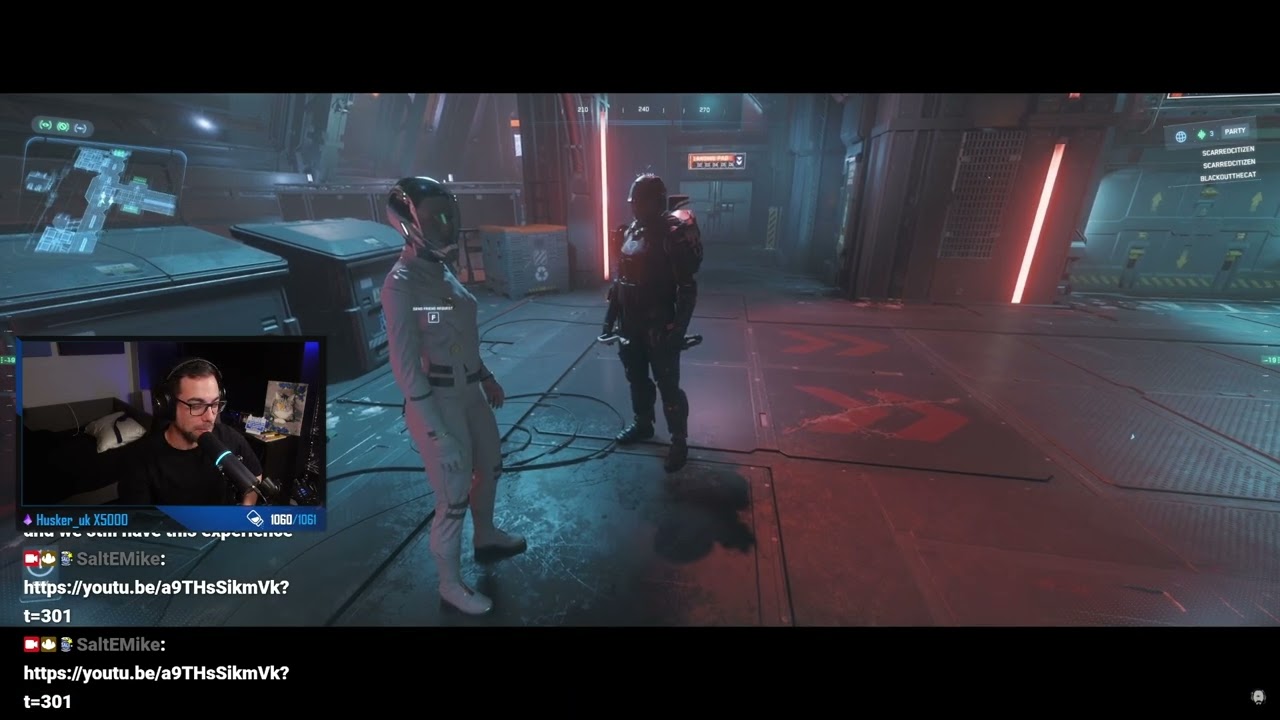The height and width of the screenshot is (720, 1280).
Task: Click the globe icon beside the party count
Action: [1181, 136]
